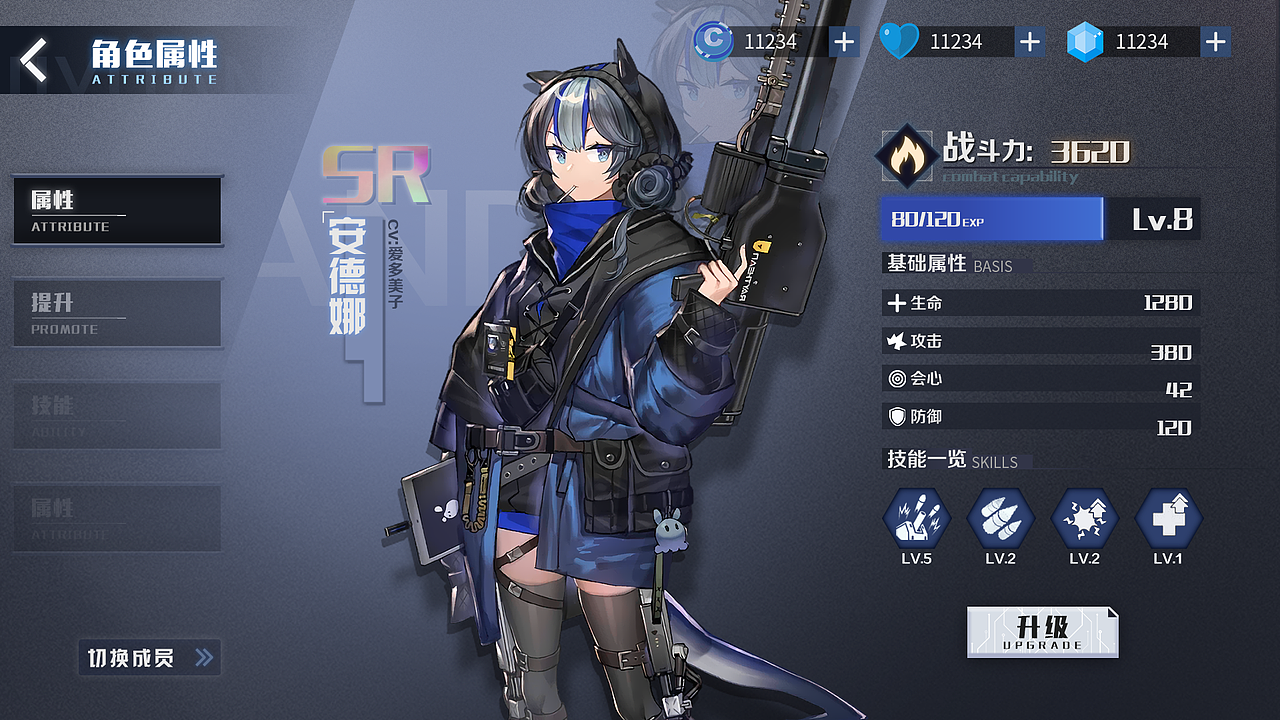The width and height of the screenshot is (1280, 720).
Task: Switch to the 提升 Promote tab
Action: click(x=117, y=313)
